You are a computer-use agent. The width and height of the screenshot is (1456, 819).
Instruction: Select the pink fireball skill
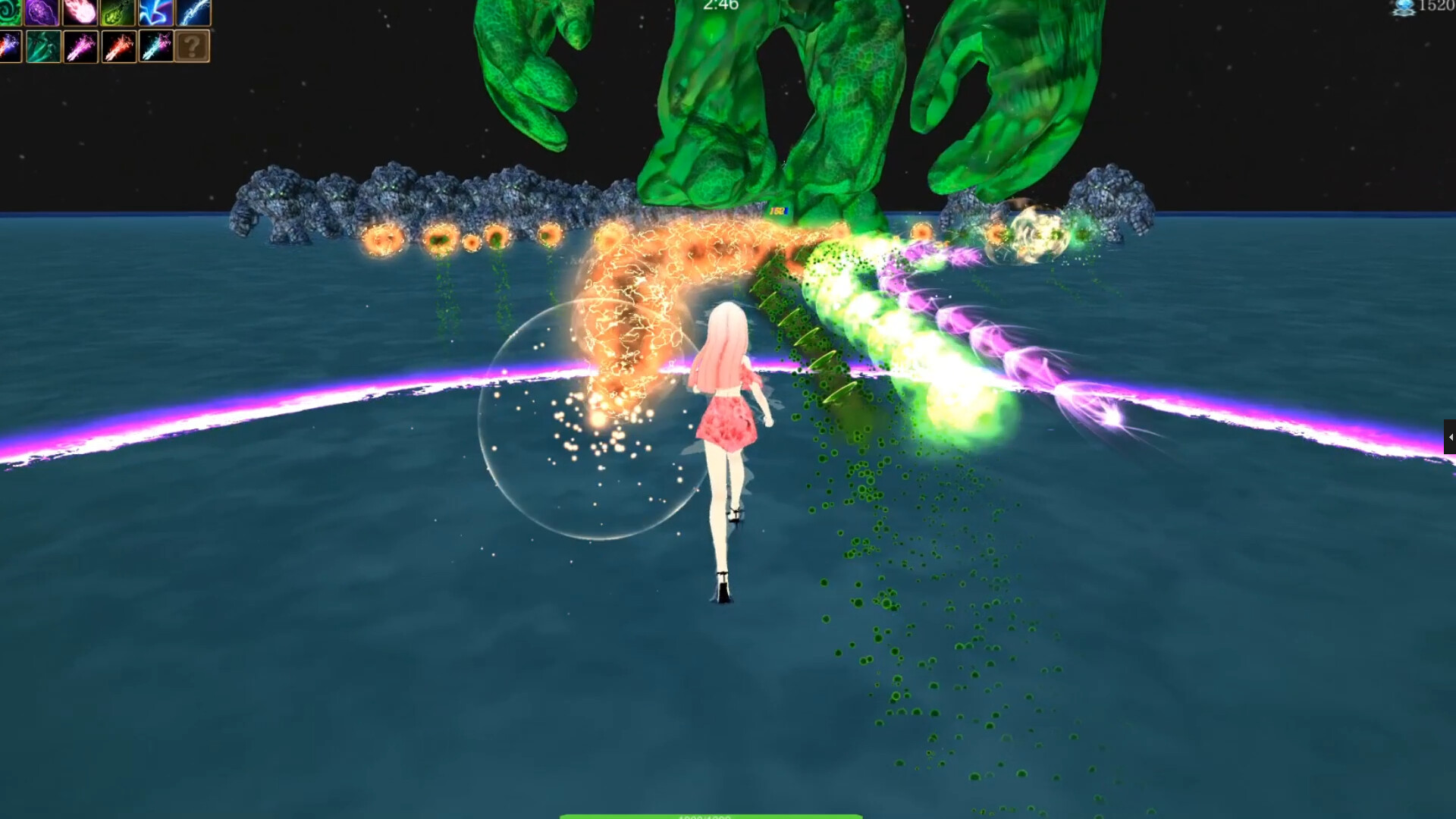pyautogui.click(x=80, y=13)
